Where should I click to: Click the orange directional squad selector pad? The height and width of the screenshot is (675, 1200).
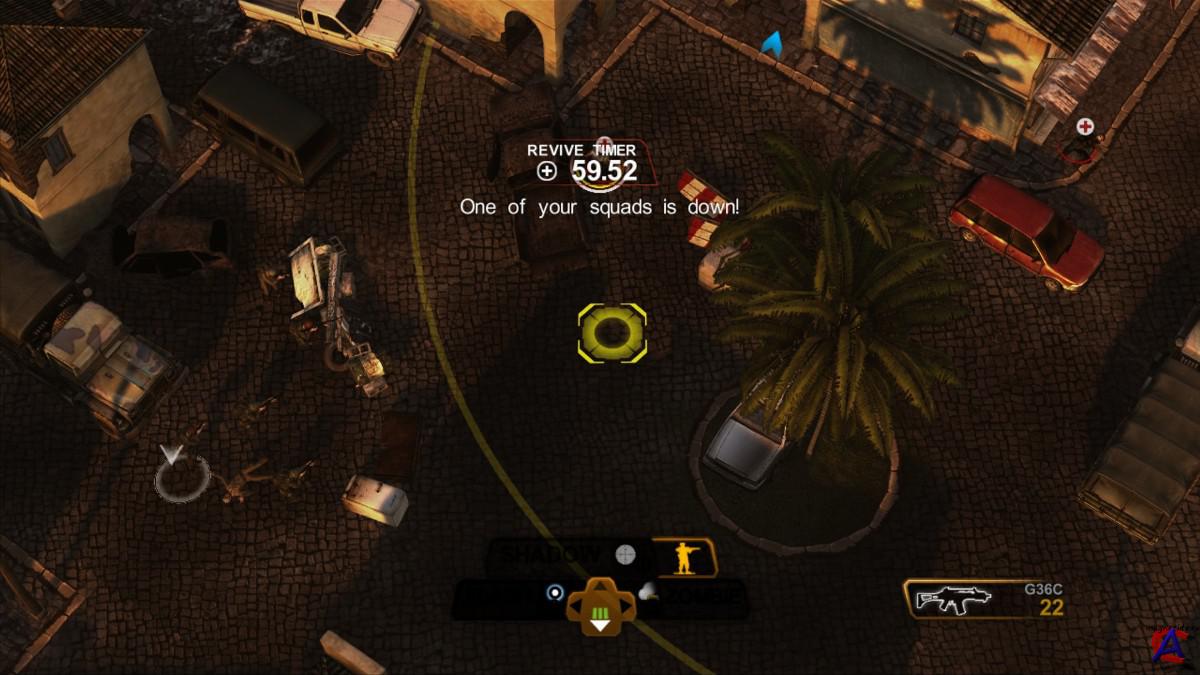tap(601, 607)
